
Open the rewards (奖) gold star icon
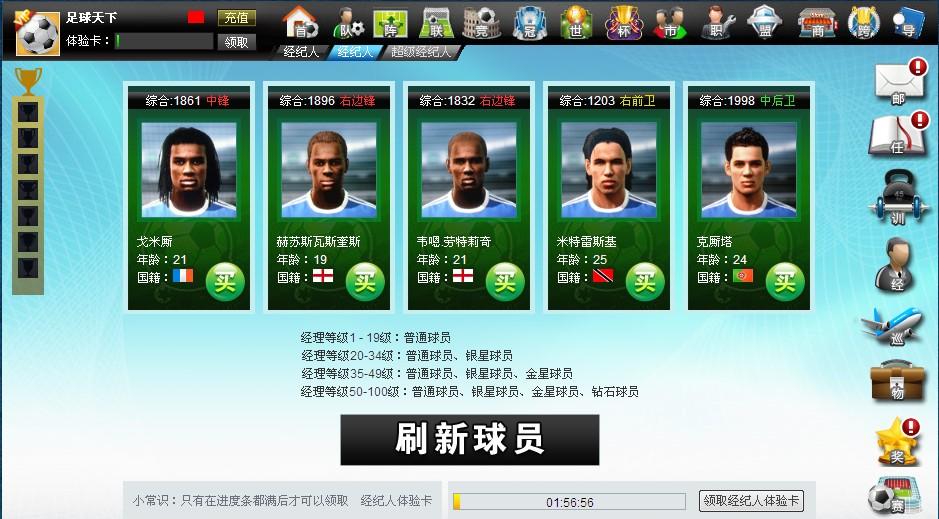(x=893, y=441)
